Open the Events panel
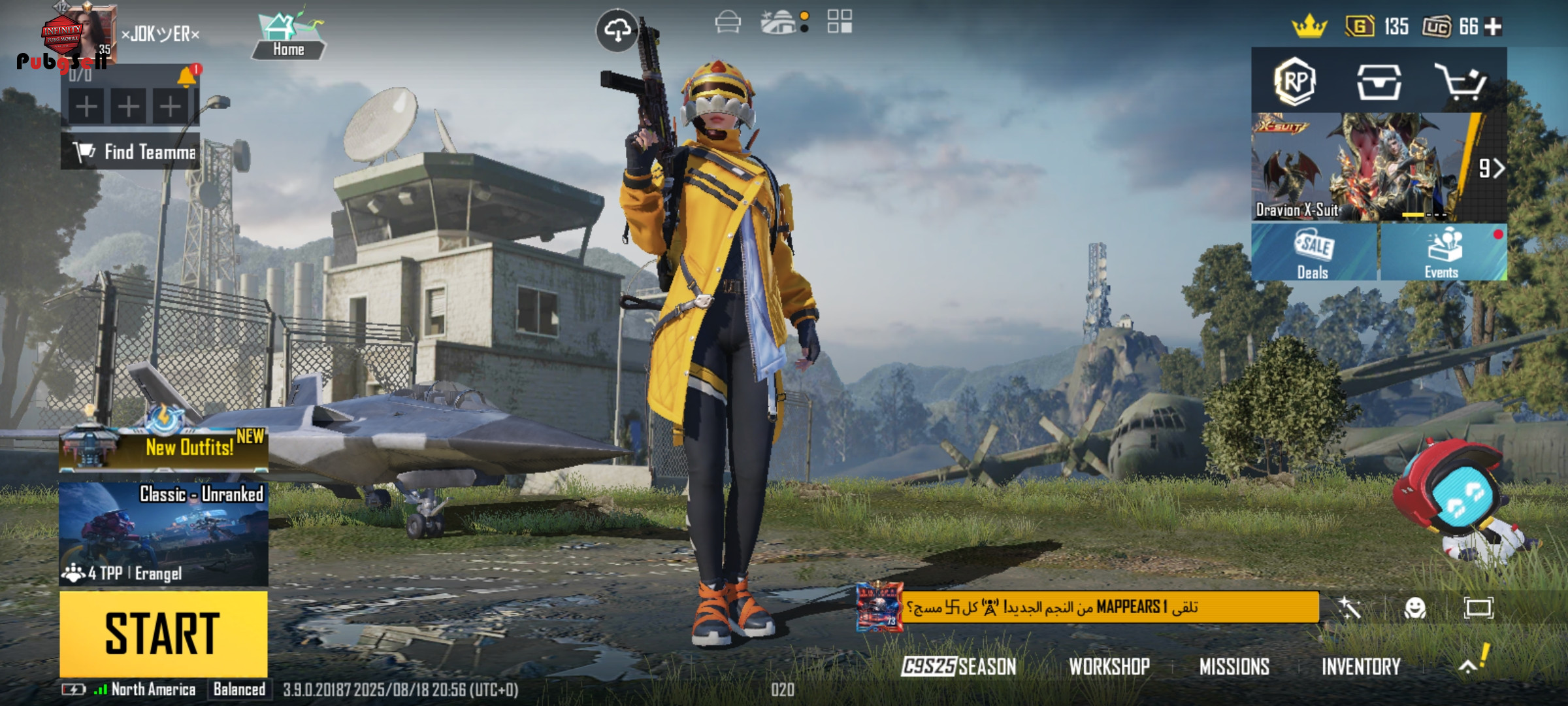This screenshot has height=706, width=1568. pos(1443,253)
